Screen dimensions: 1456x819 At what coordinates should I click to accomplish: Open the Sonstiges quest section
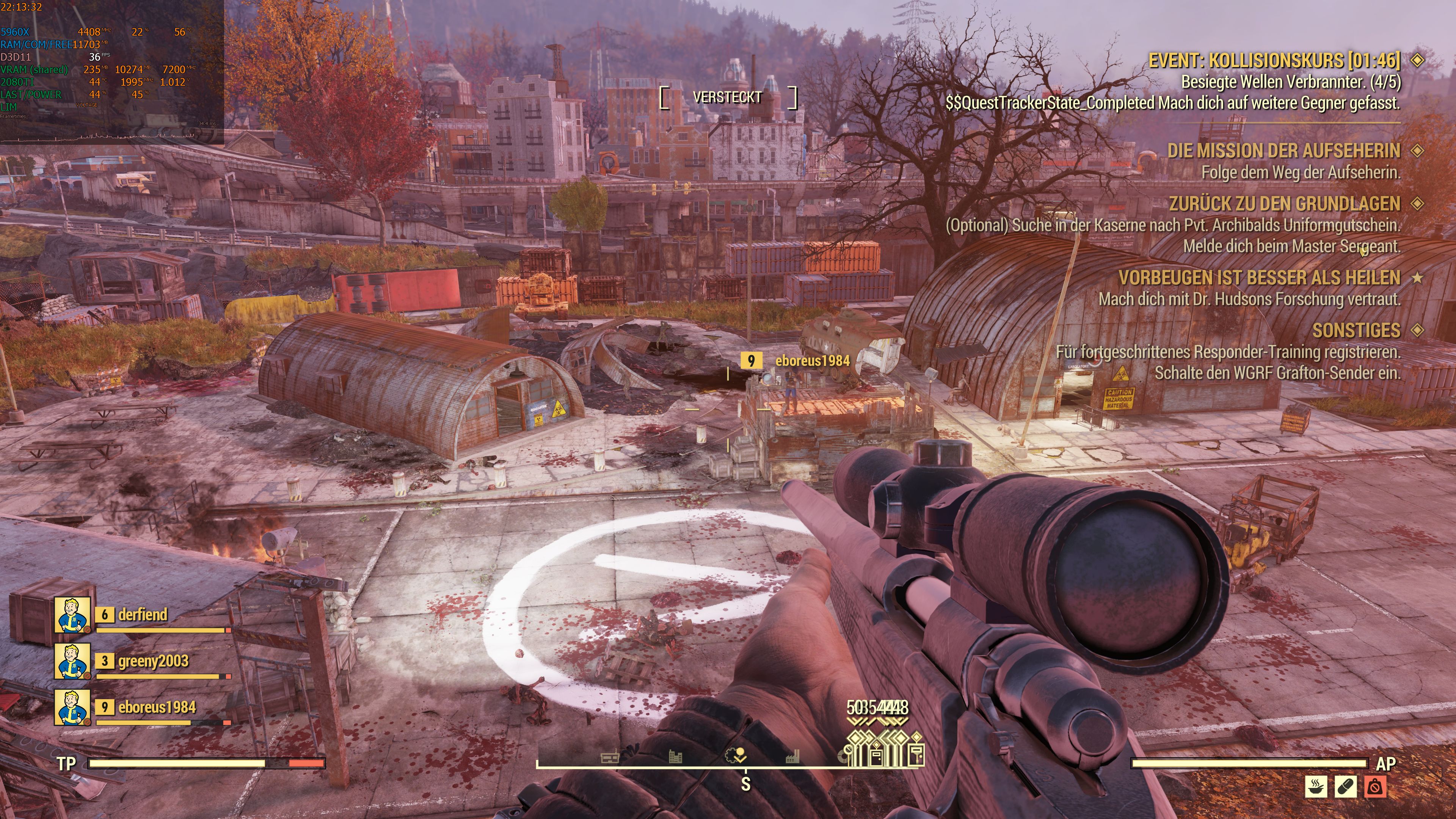coord(1356,330)
